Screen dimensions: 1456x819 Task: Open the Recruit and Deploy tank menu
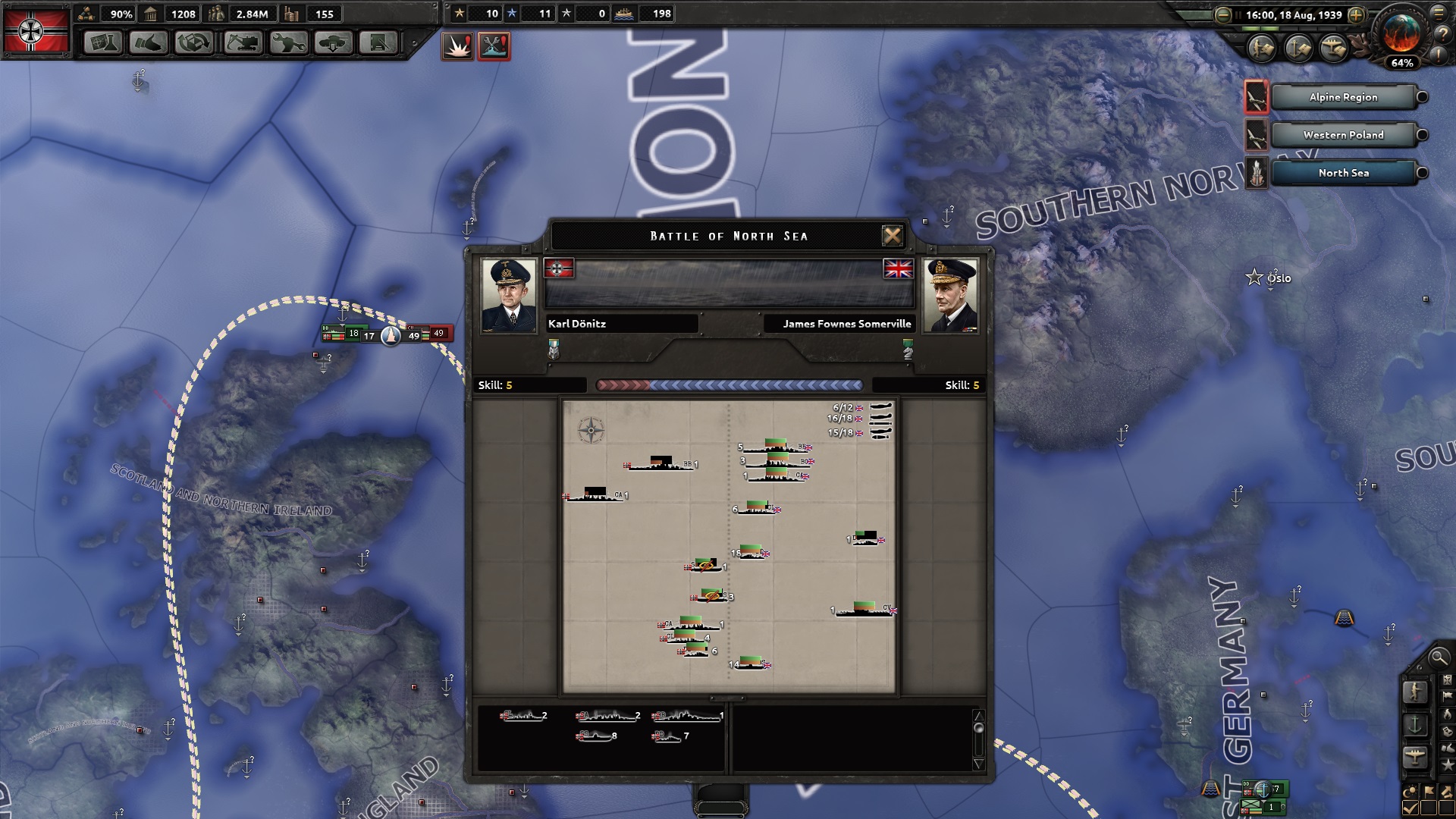[333, 43]
